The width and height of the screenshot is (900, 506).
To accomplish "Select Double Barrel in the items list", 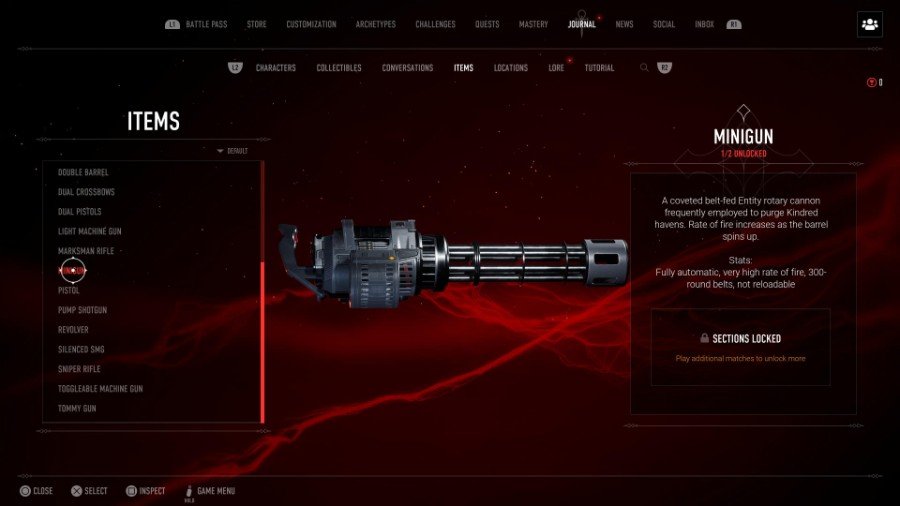I will 83,172.
